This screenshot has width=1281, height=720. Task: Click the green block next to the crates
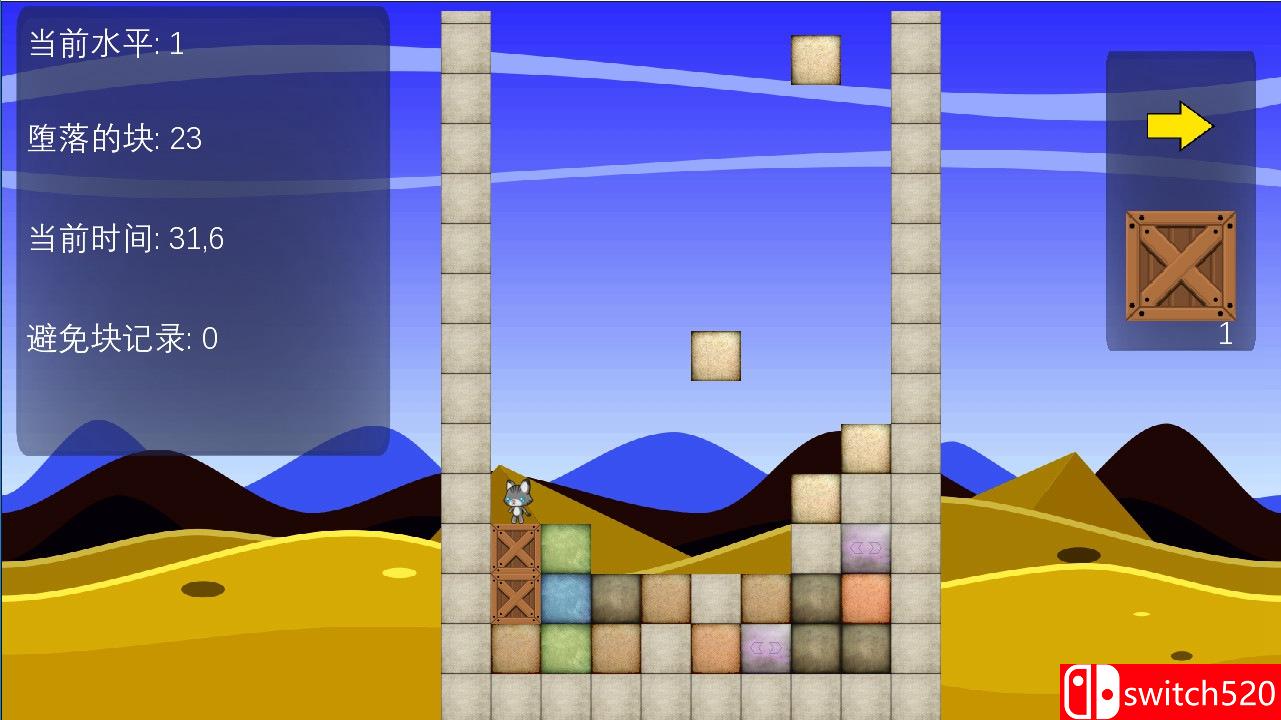[x=565, y=548]
